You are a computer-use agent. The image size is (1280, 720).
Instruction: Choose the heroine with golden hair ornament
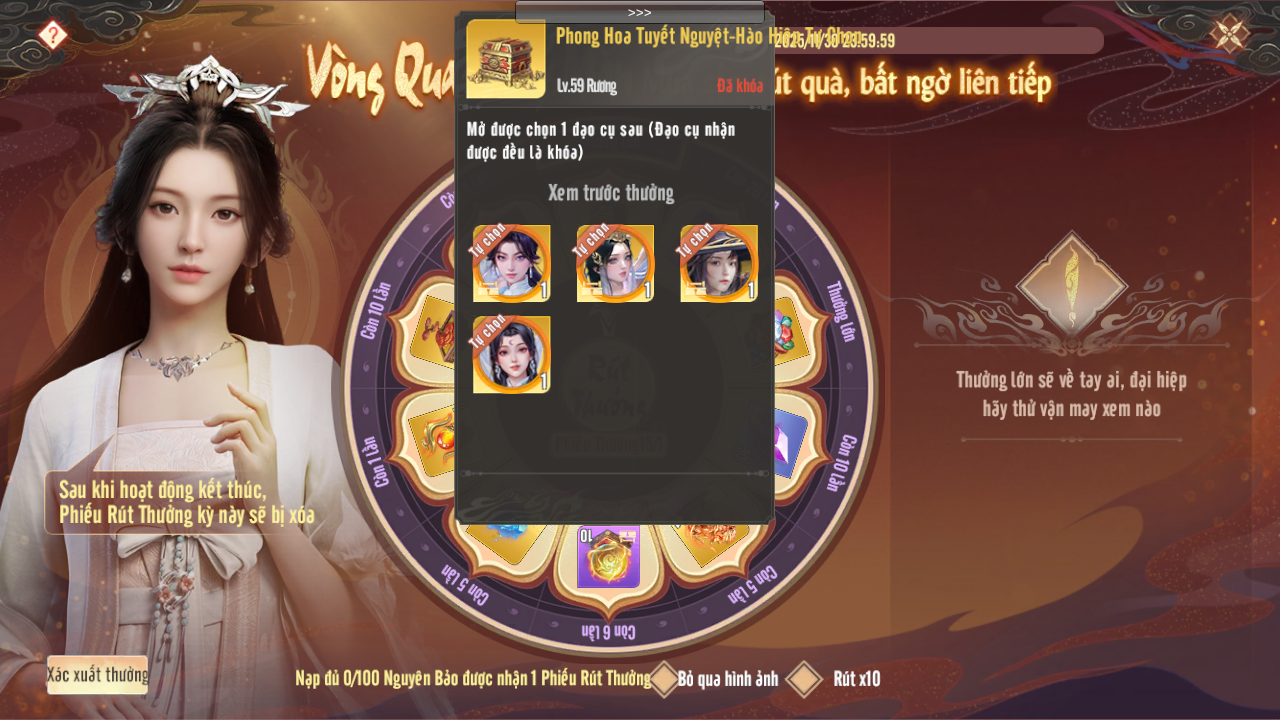[x=615, y=263]
